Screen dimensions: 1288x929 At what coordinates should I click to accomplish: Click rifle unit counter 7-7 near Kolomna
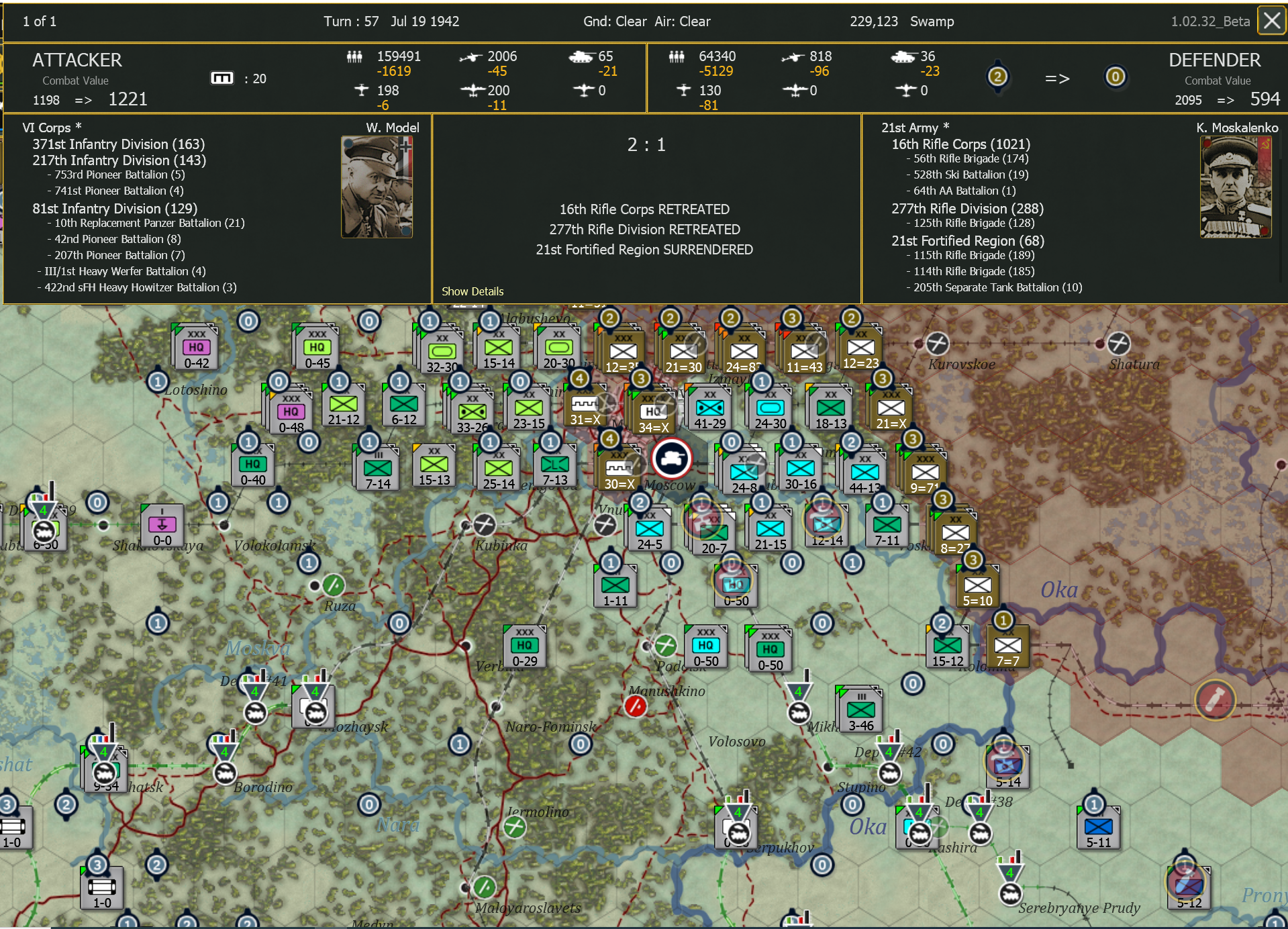point(1009,646)
